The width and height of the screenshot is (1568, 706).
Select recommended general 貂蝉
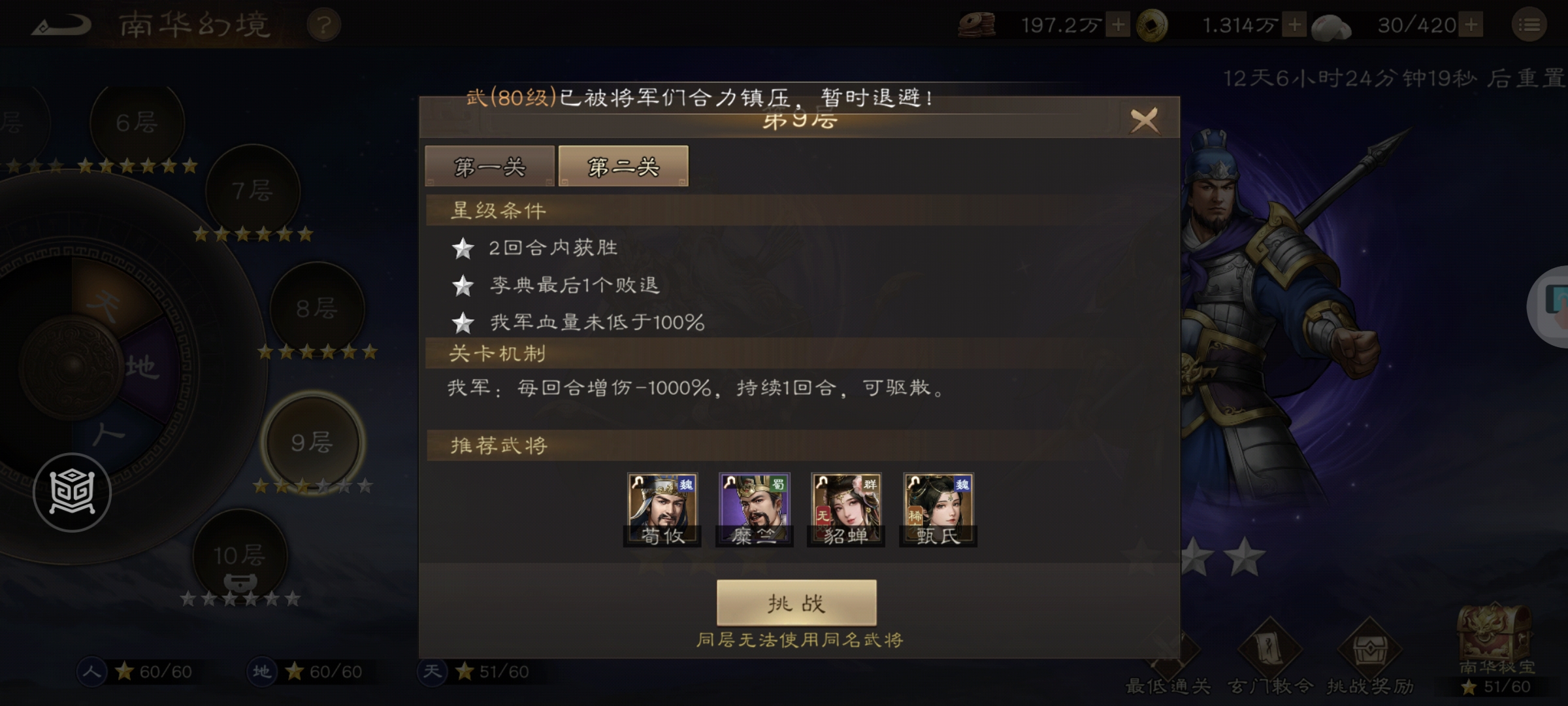click(x=845, y=509)
